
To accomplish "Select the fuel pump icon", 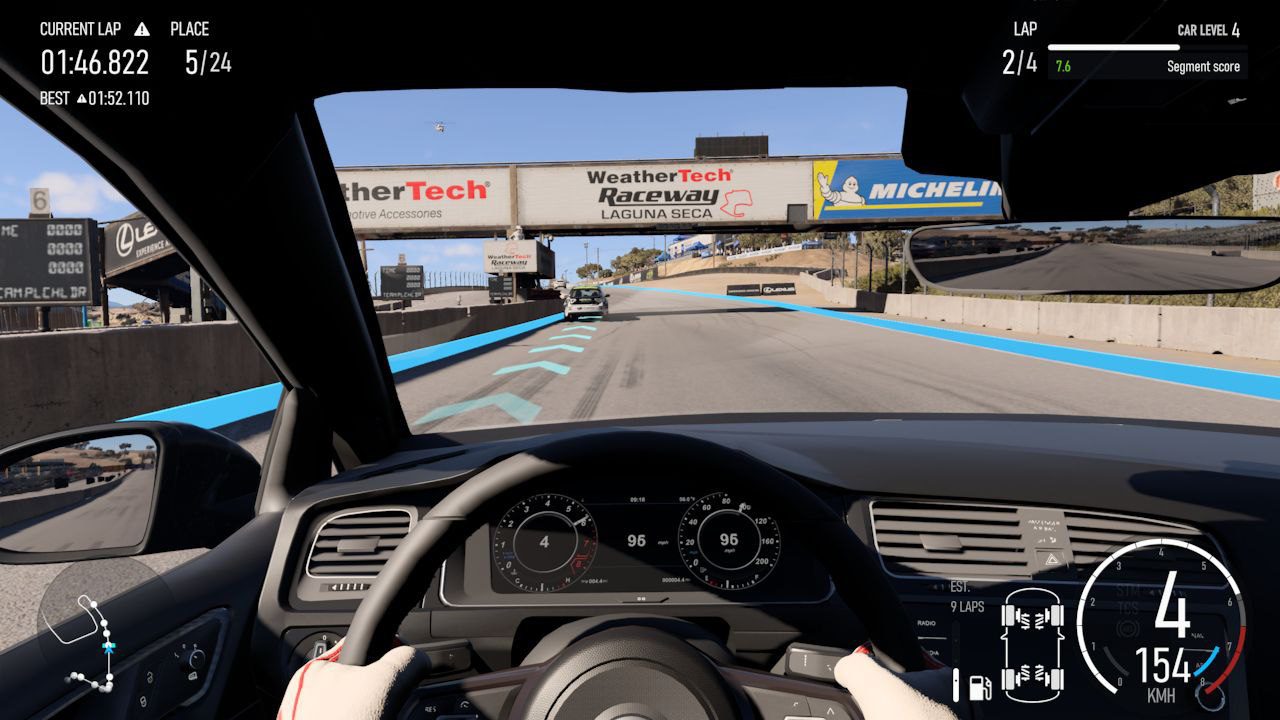I will [980, 688].
